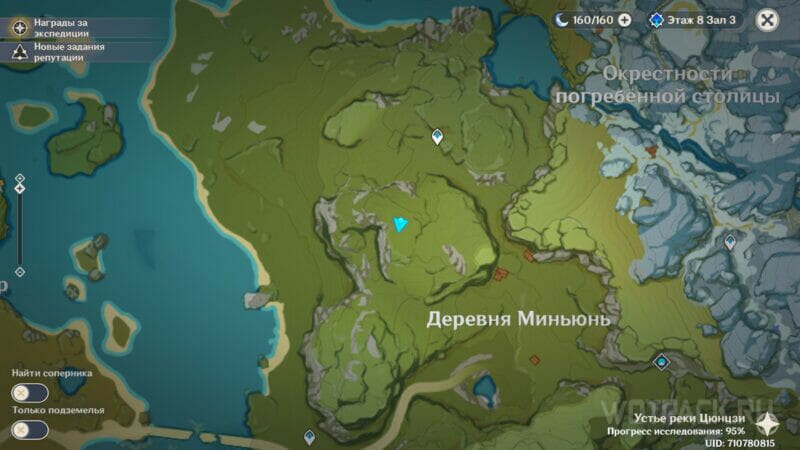Click the cyan player position arrow
800x450 pixels.
click(x=402, y=224)
